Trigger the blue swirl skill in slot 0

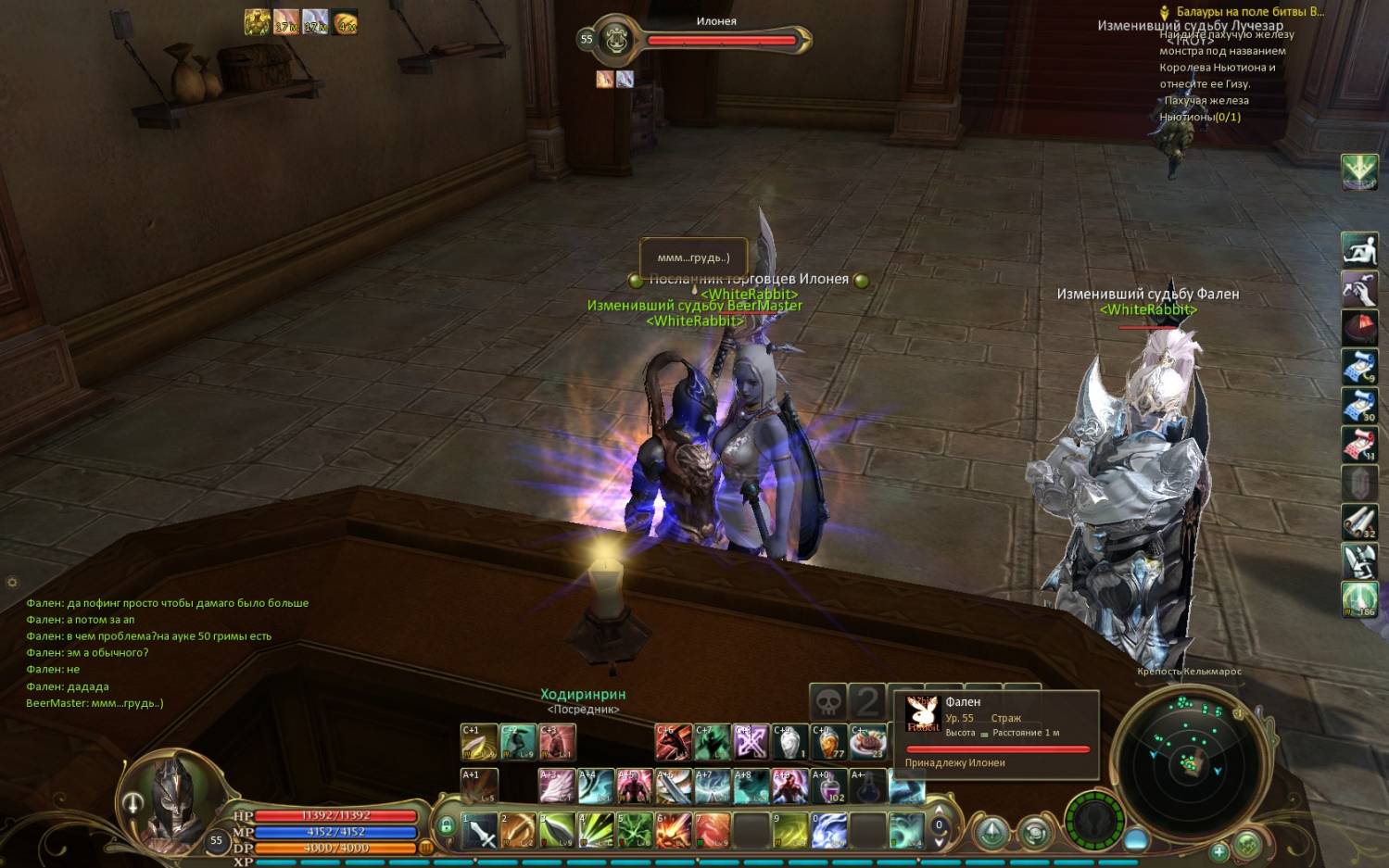point(829,830)
